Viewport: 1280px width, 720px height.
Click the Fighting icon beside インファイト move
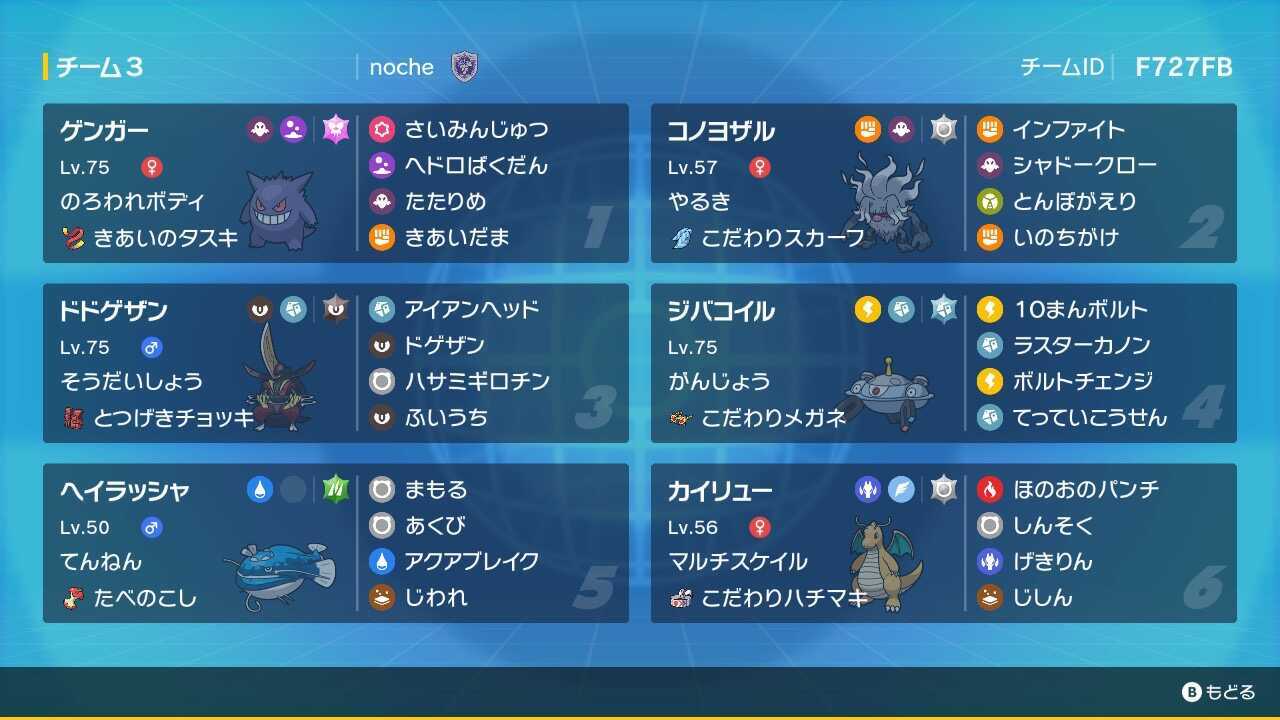tap(991, 129)
